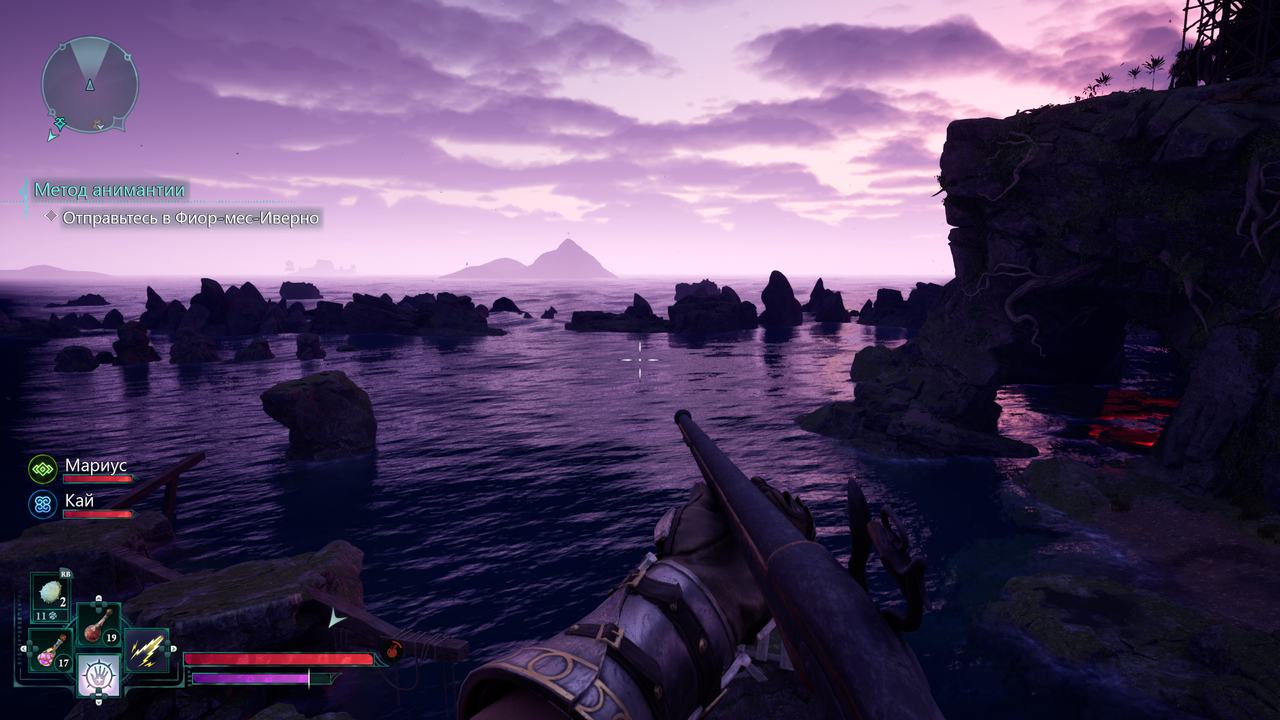Click the teal quest marker on minimap edge
1280x720 pixels.
[59, 124]
